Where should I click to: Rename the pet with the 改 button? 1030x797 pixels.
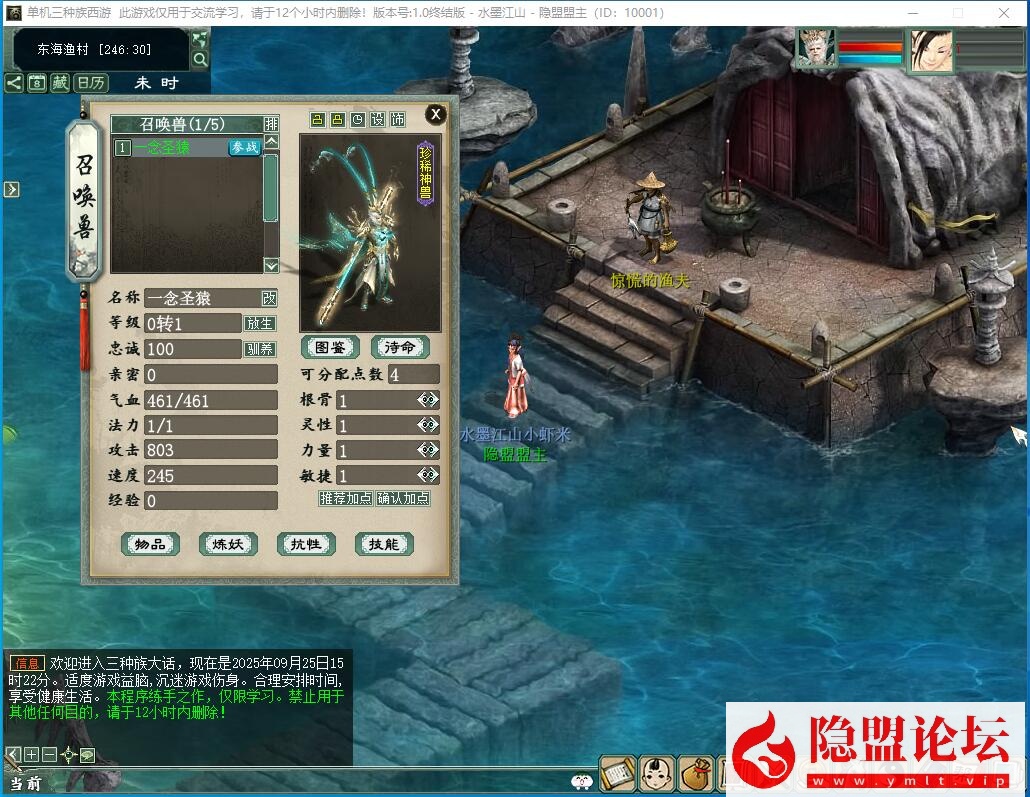pos(269,298)
